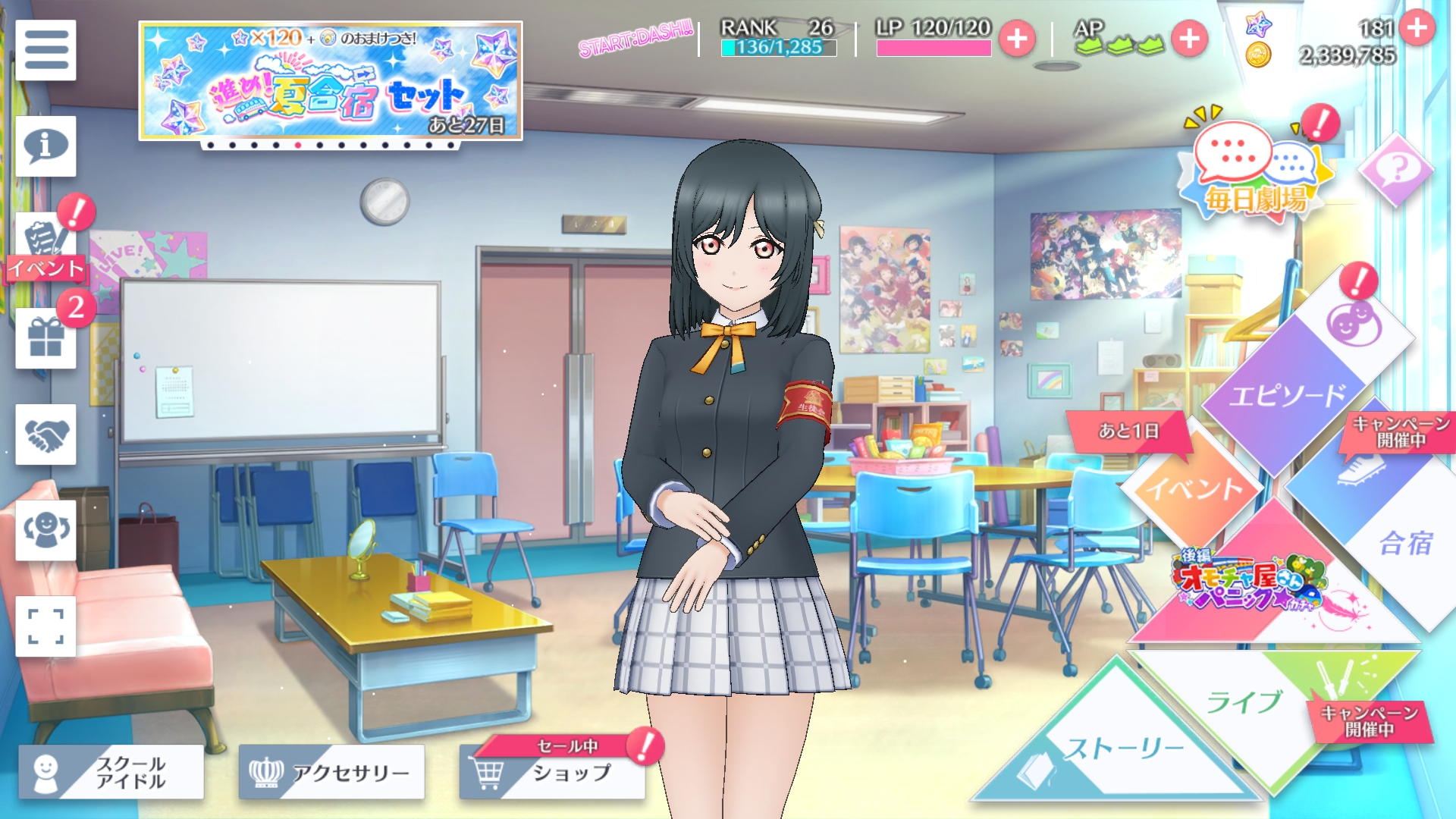Refill LP with the plus button
Image resolution: width=1456 pixels, height=819 pixels.
coord(1017,39)
